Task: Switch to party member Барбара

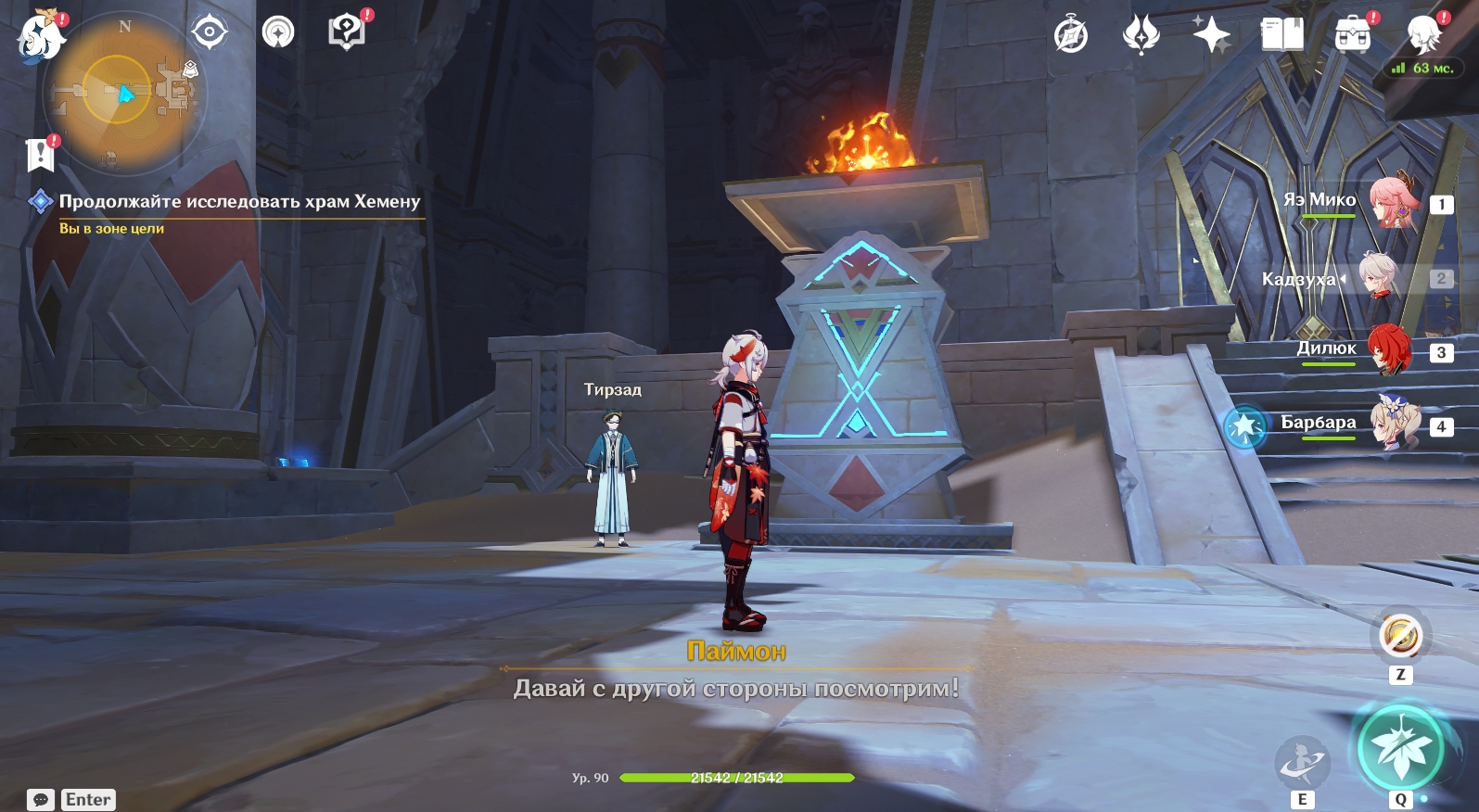Action: [x=1394, y=425]
